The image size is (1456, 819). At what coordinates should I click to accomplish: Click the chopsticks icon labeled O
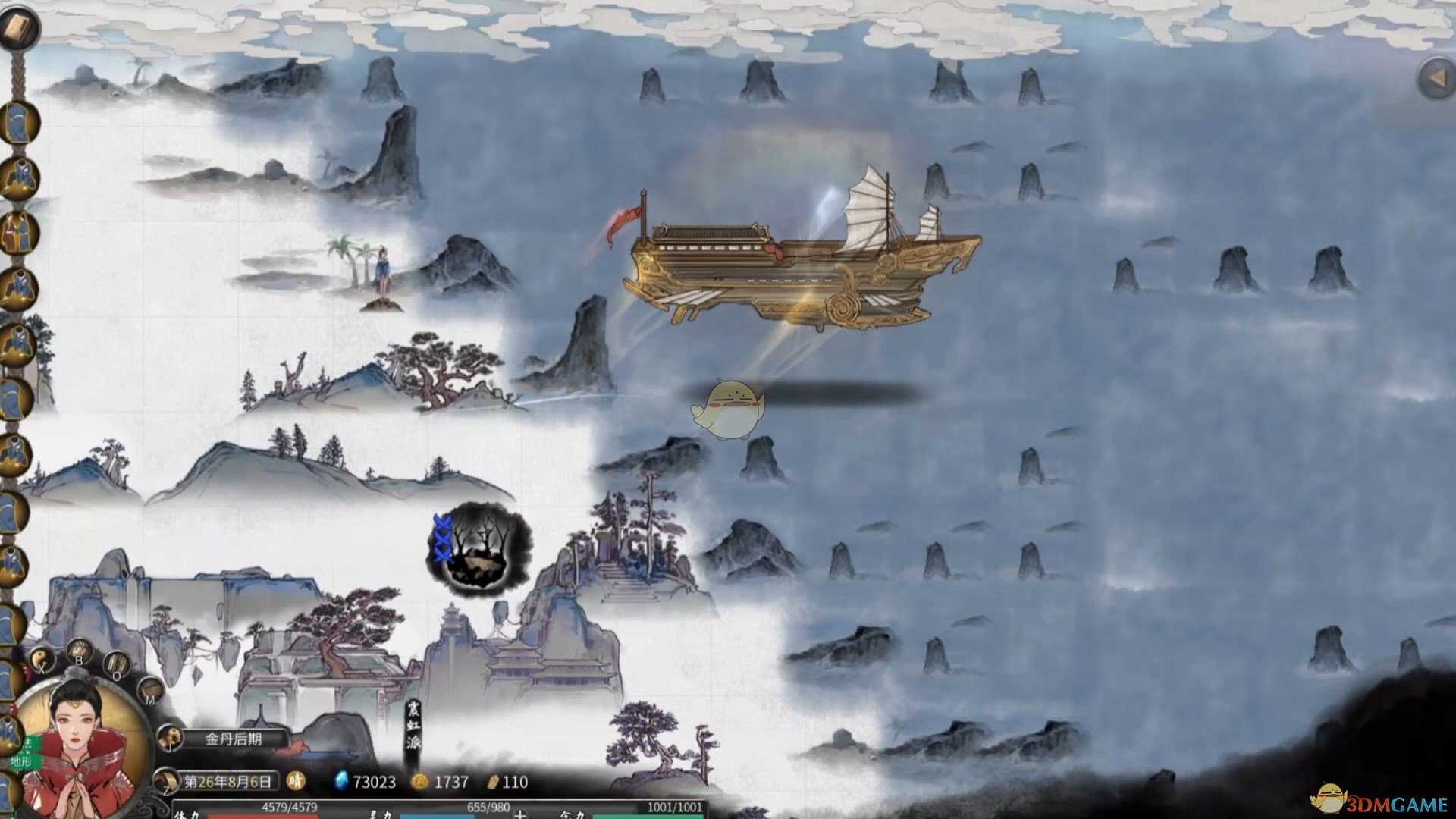coord(116,664)
